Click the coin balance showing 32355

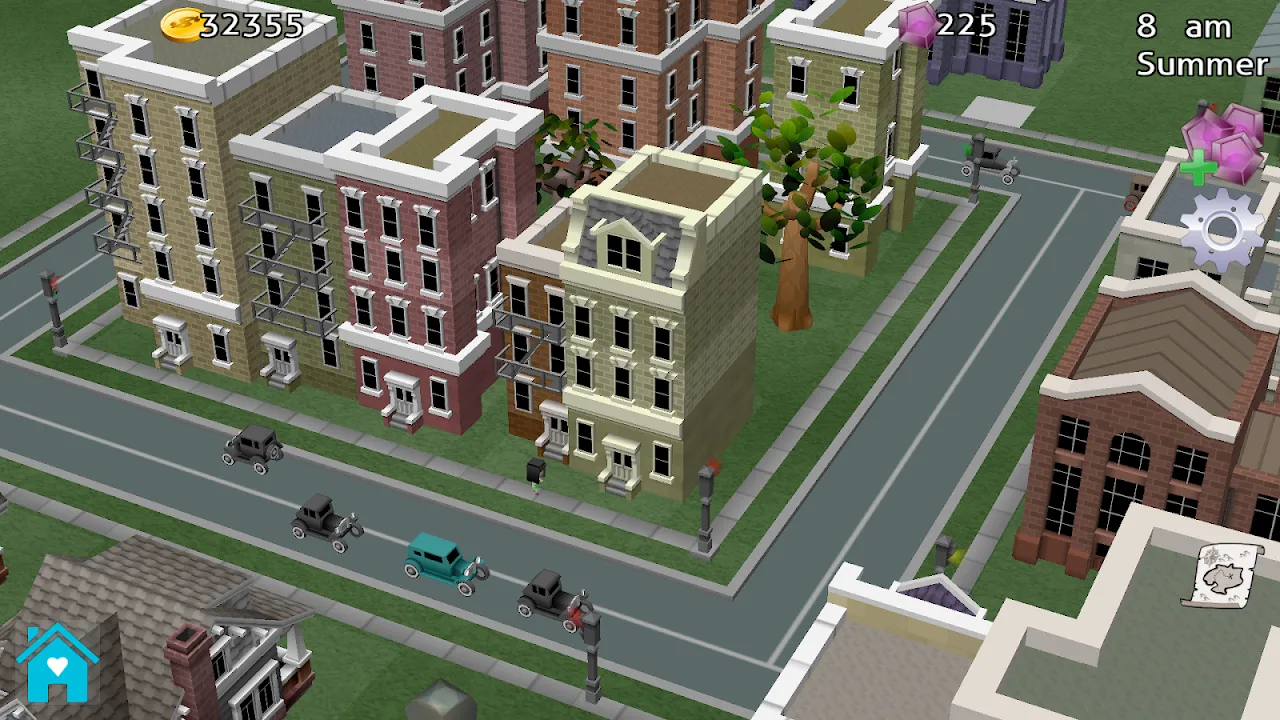(250, 26)
